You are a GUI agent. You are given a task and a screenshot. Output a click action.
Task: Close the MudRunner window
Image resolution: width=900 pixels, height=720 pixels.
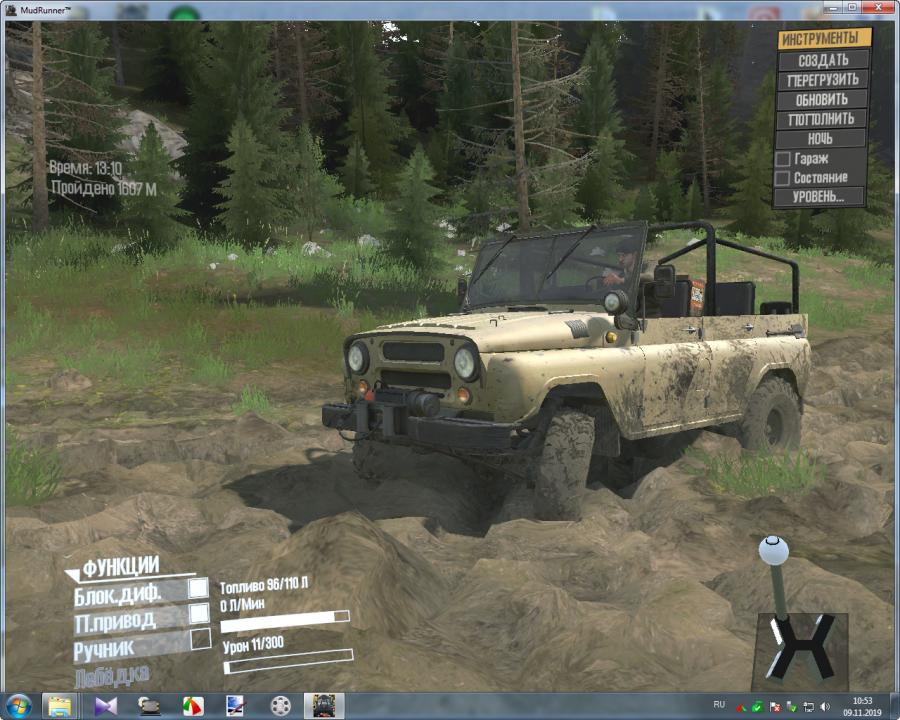pyautogui.click(x=877, y=7)
